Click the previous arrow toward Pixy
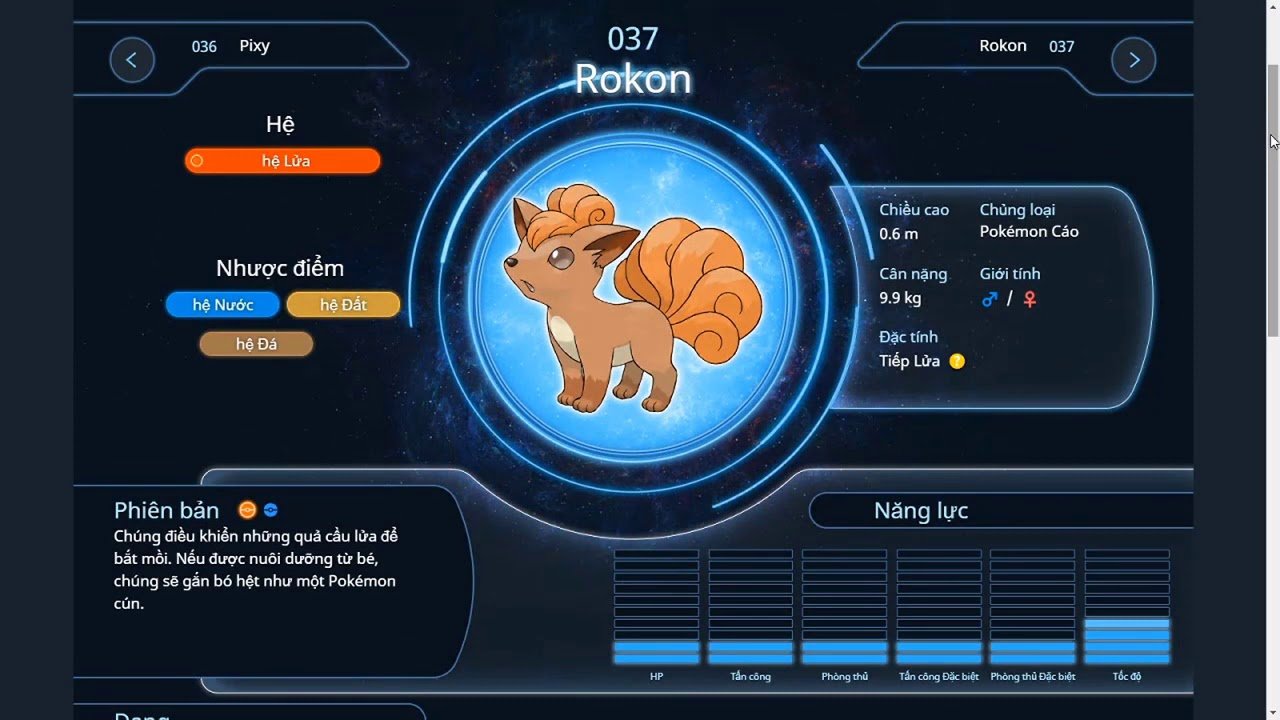Viewport: 1280px width, 720px height. [132, 60]
